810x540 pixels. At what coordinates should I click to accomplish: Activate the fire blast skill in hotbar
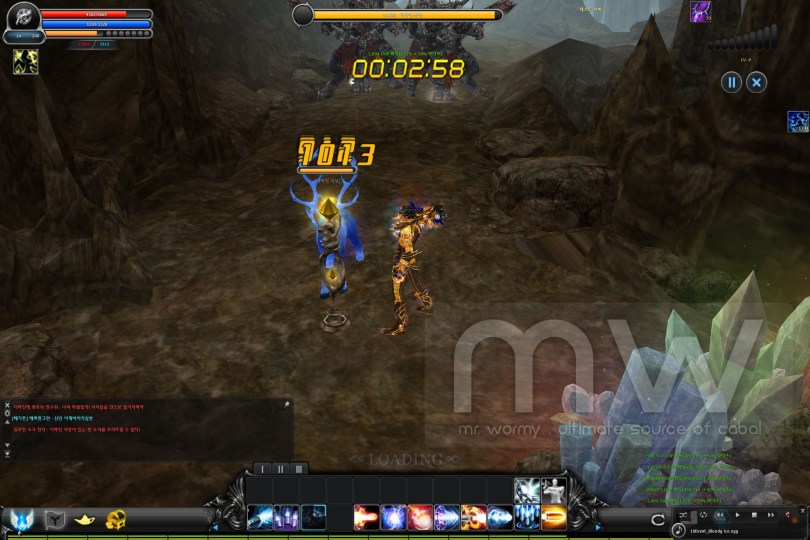(x=366, y=517)
